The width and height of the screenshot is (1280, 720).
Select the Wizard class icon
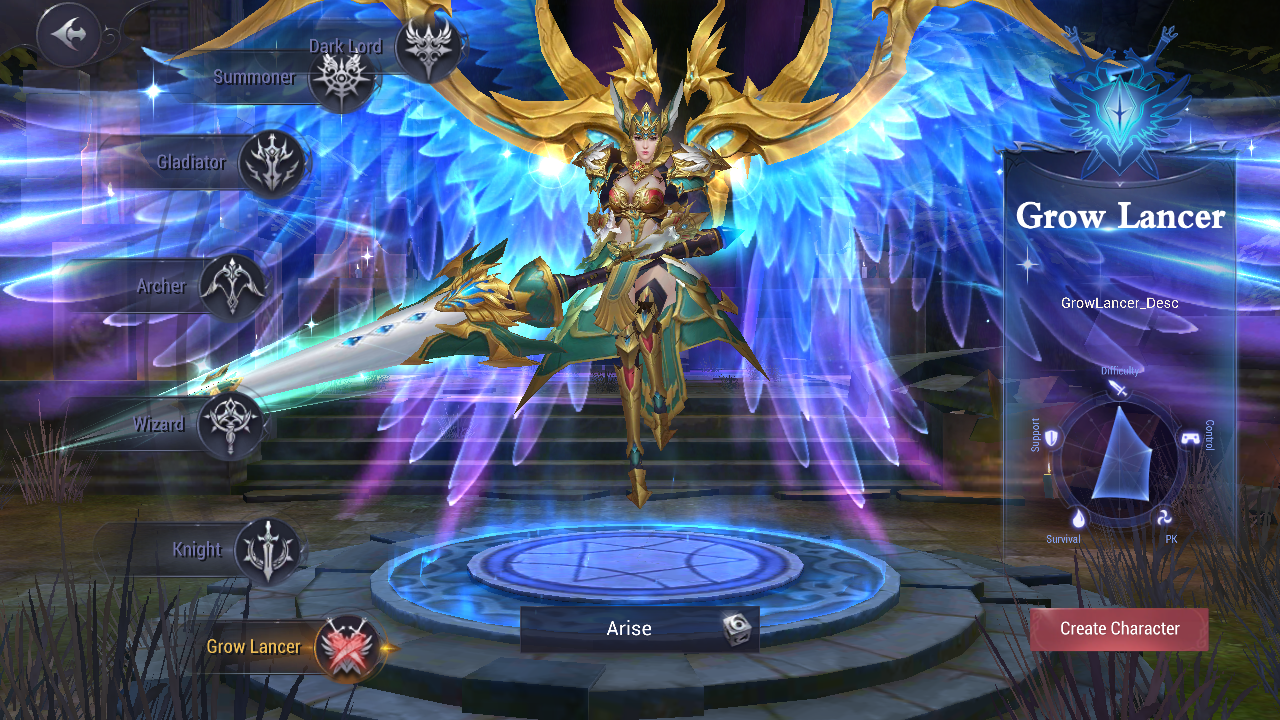230,423
